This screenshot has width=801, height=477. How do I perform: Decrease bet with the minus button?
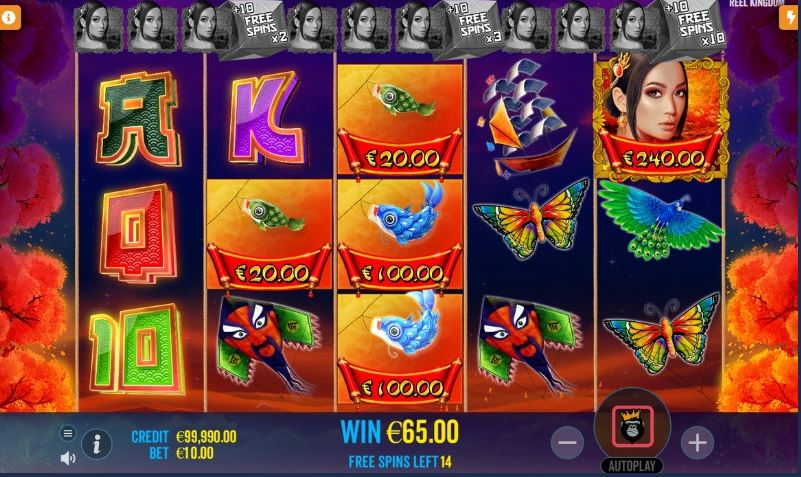(567, 441)
